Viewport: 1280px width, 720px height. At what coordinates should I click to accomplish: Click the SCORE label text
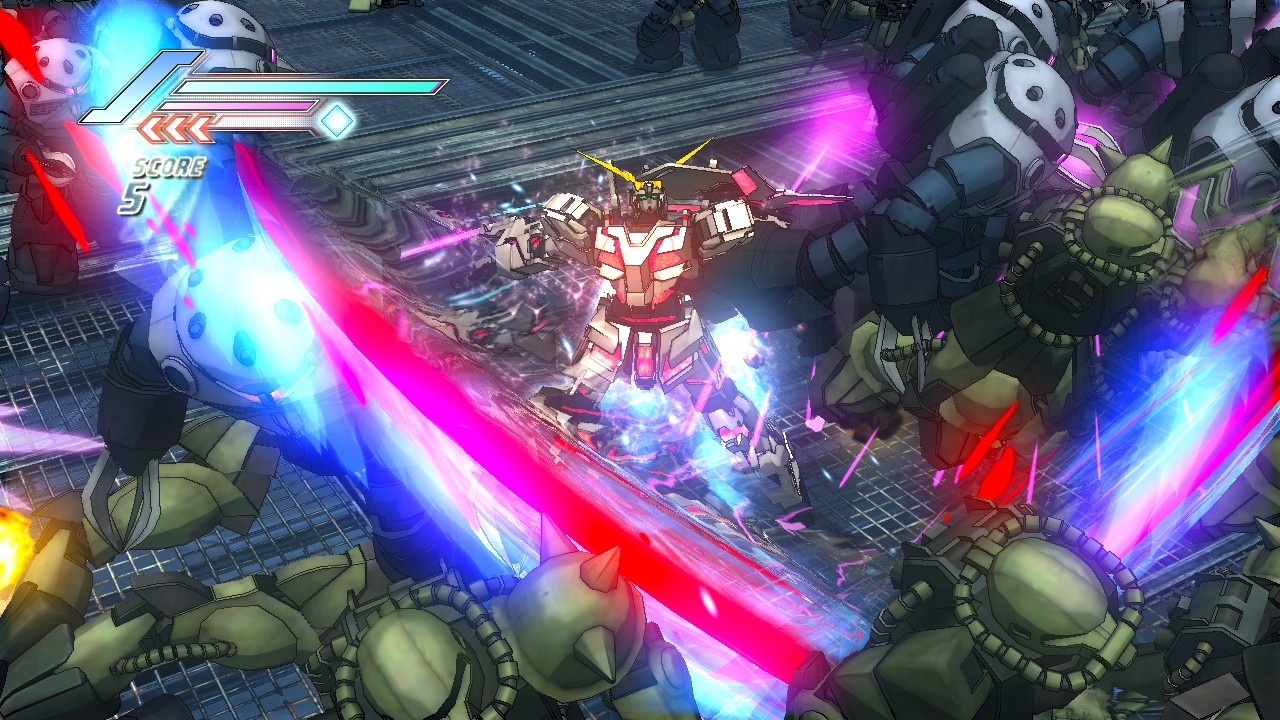coord(169,165)
